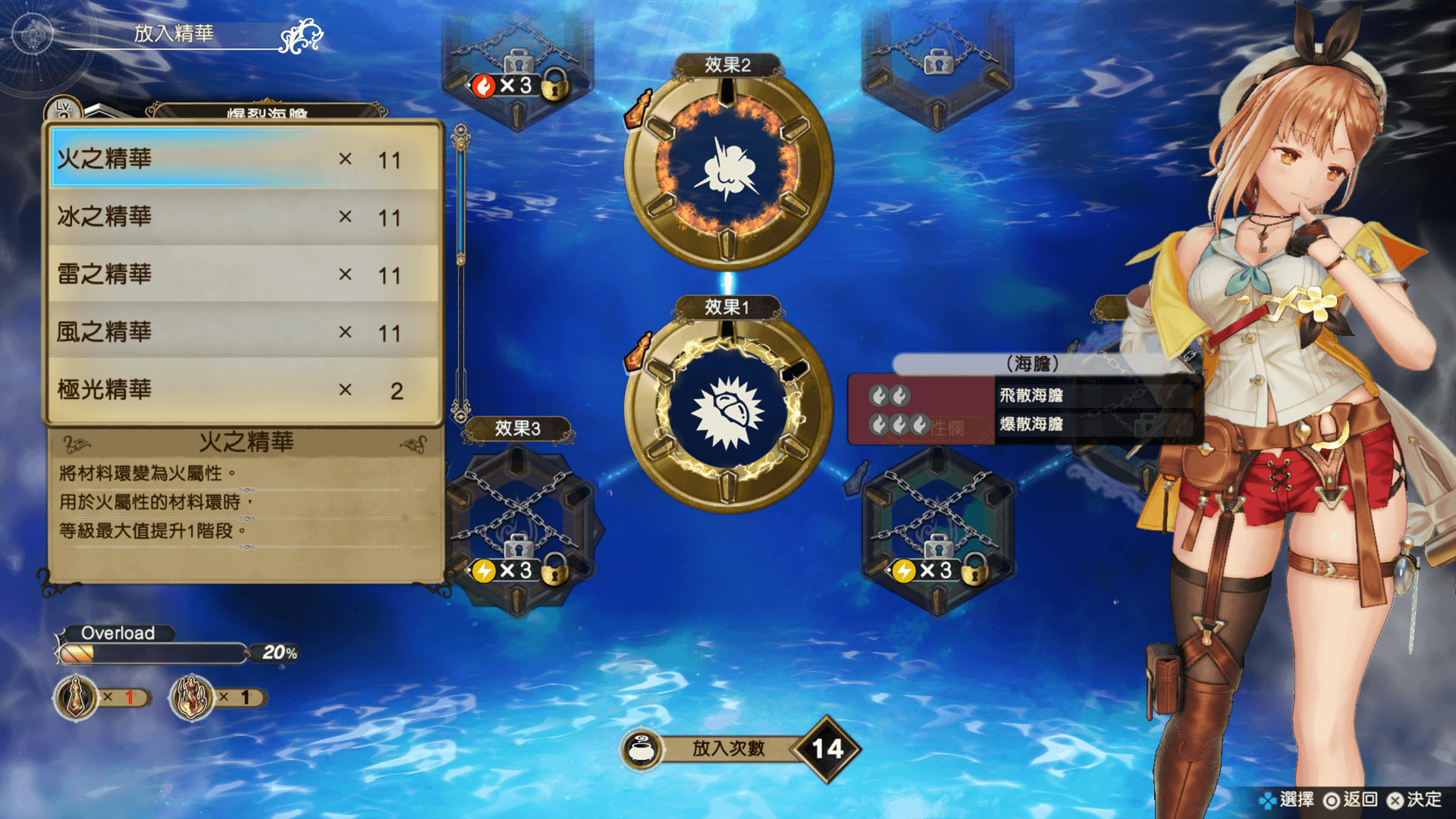
Task: Click the red-count essence bottle icon
Action: [x=77, y=697]
